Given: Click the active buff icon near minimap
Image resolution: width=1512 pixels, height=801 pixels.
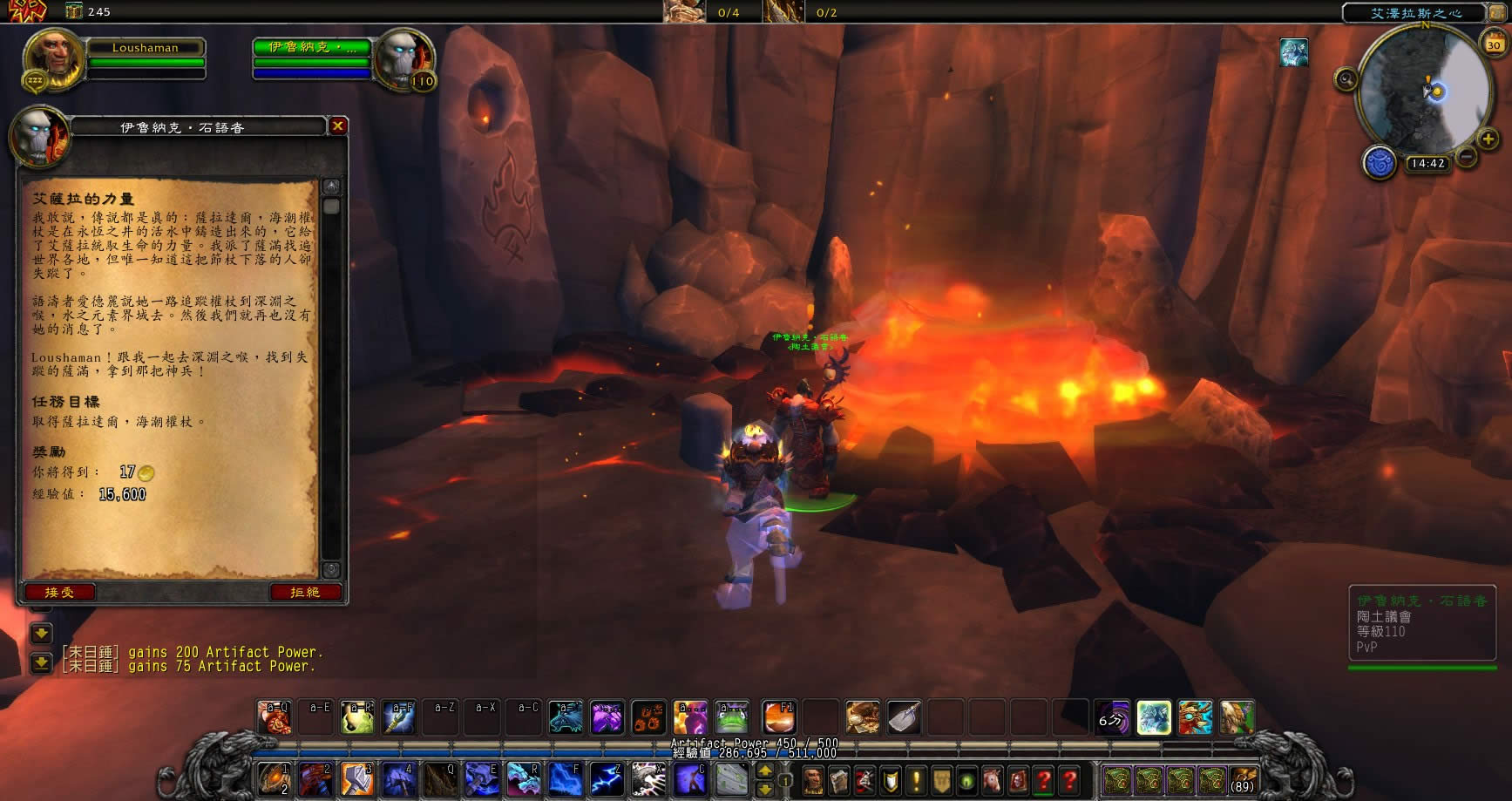Looking at the screenshot, I should pyautogui.click(x=1293, y=52).
